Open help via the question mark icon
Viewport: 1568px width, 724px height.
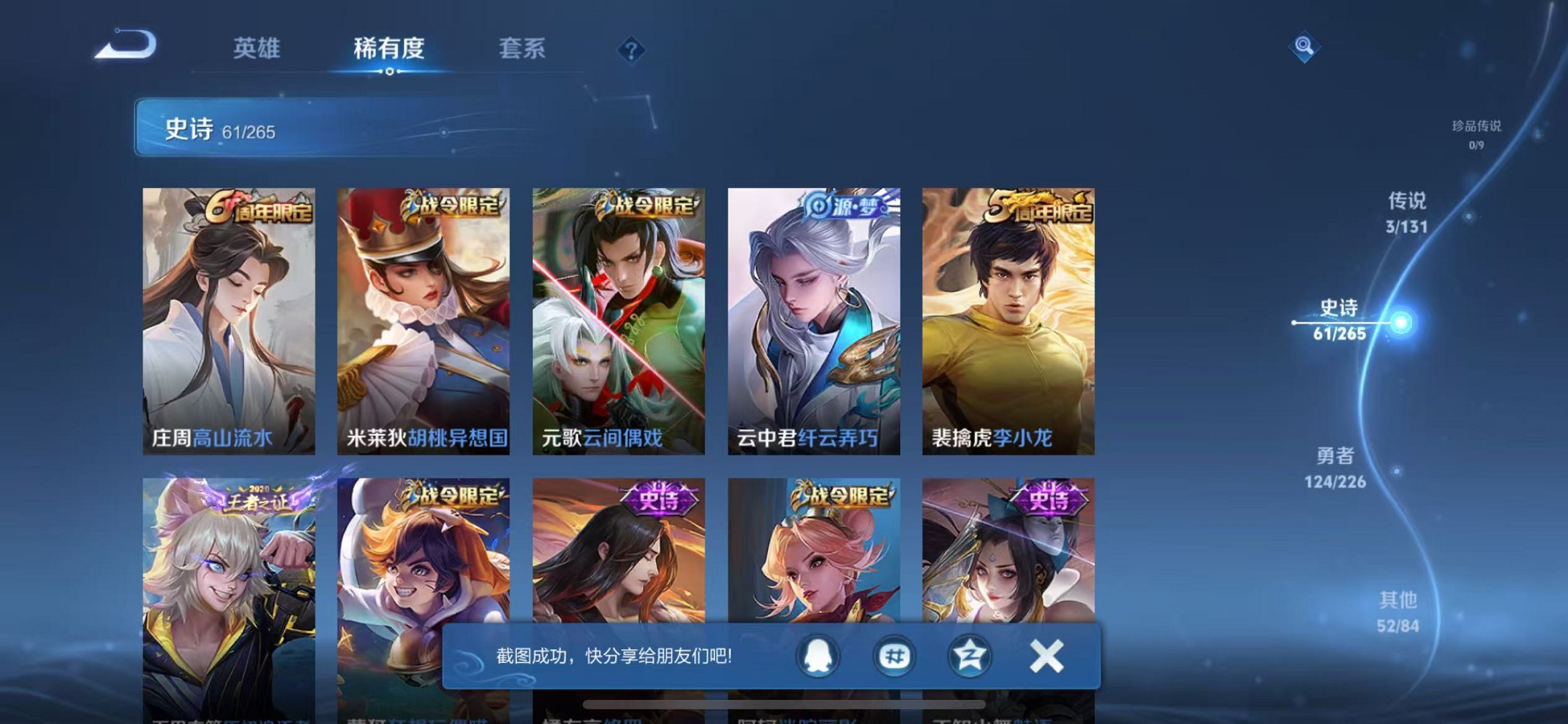pos(632,50)
